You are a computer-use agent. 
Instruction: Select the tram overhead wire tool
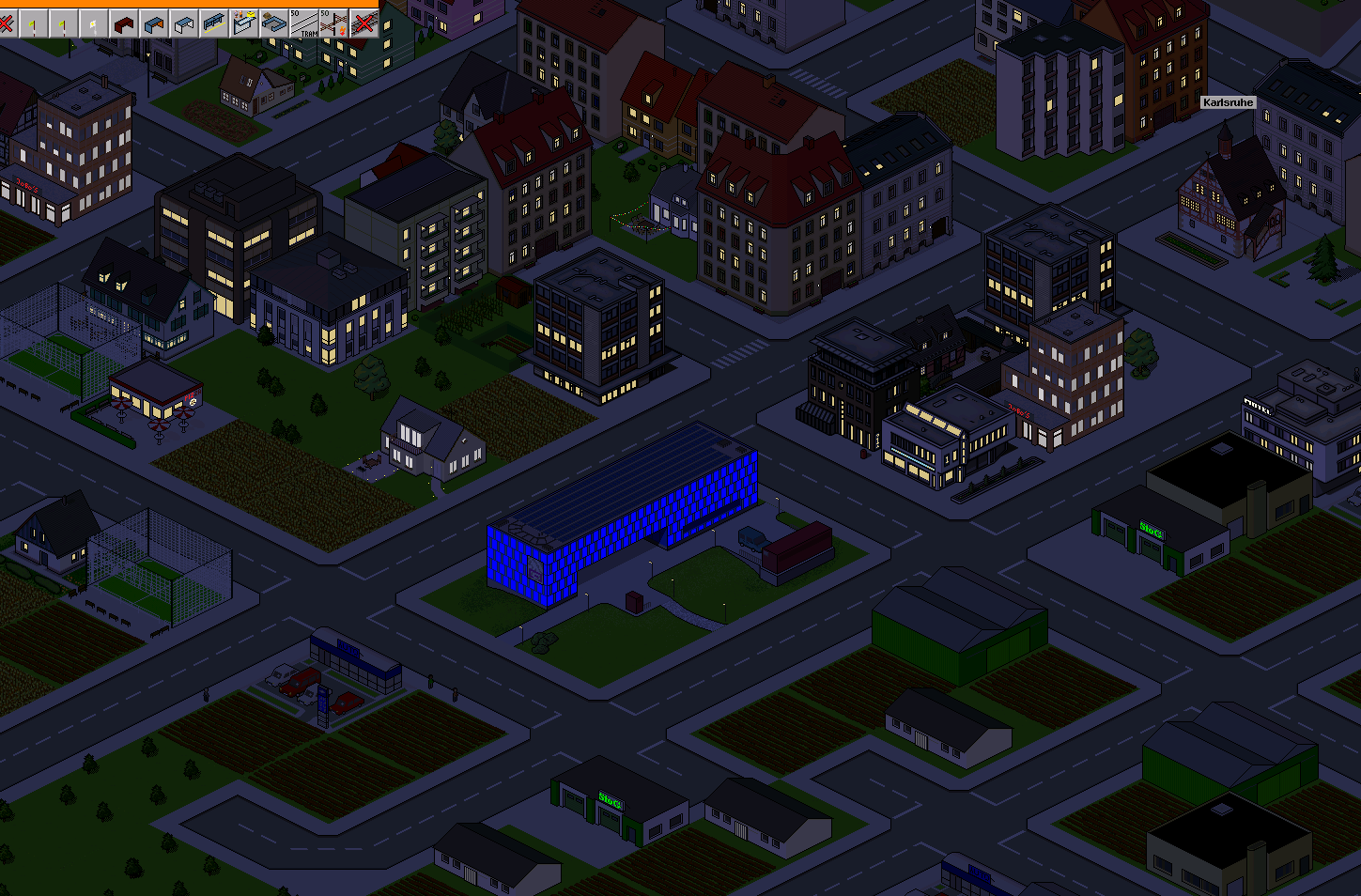333,23
